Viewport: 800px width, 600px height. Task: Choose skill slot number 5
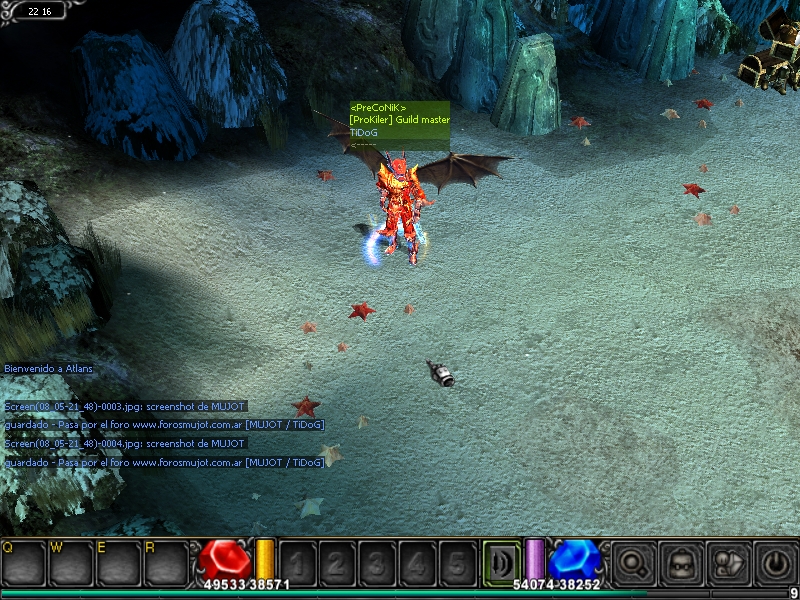[x=457, y=563]
